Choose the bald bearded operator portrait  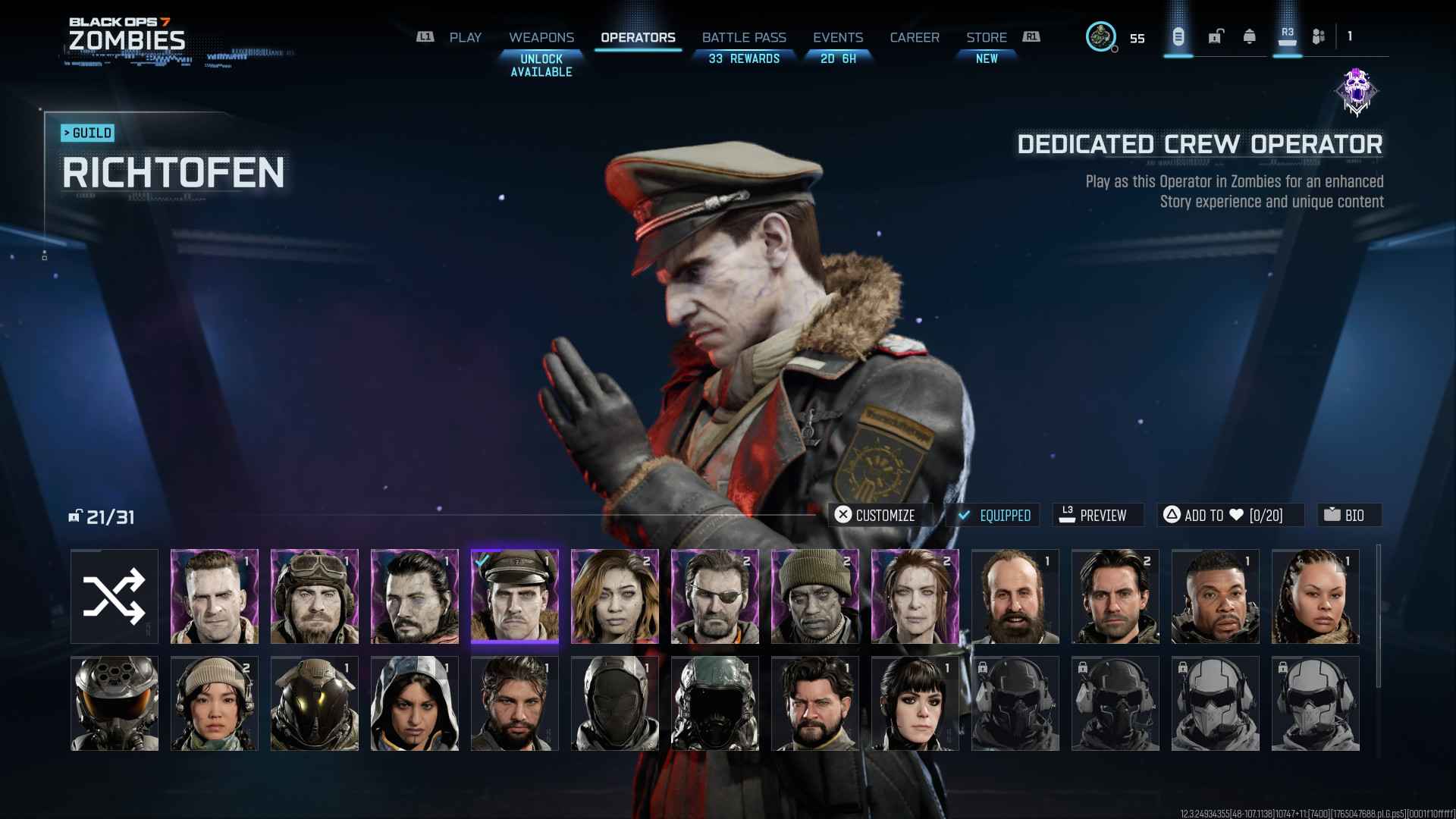click(1015, 597)
